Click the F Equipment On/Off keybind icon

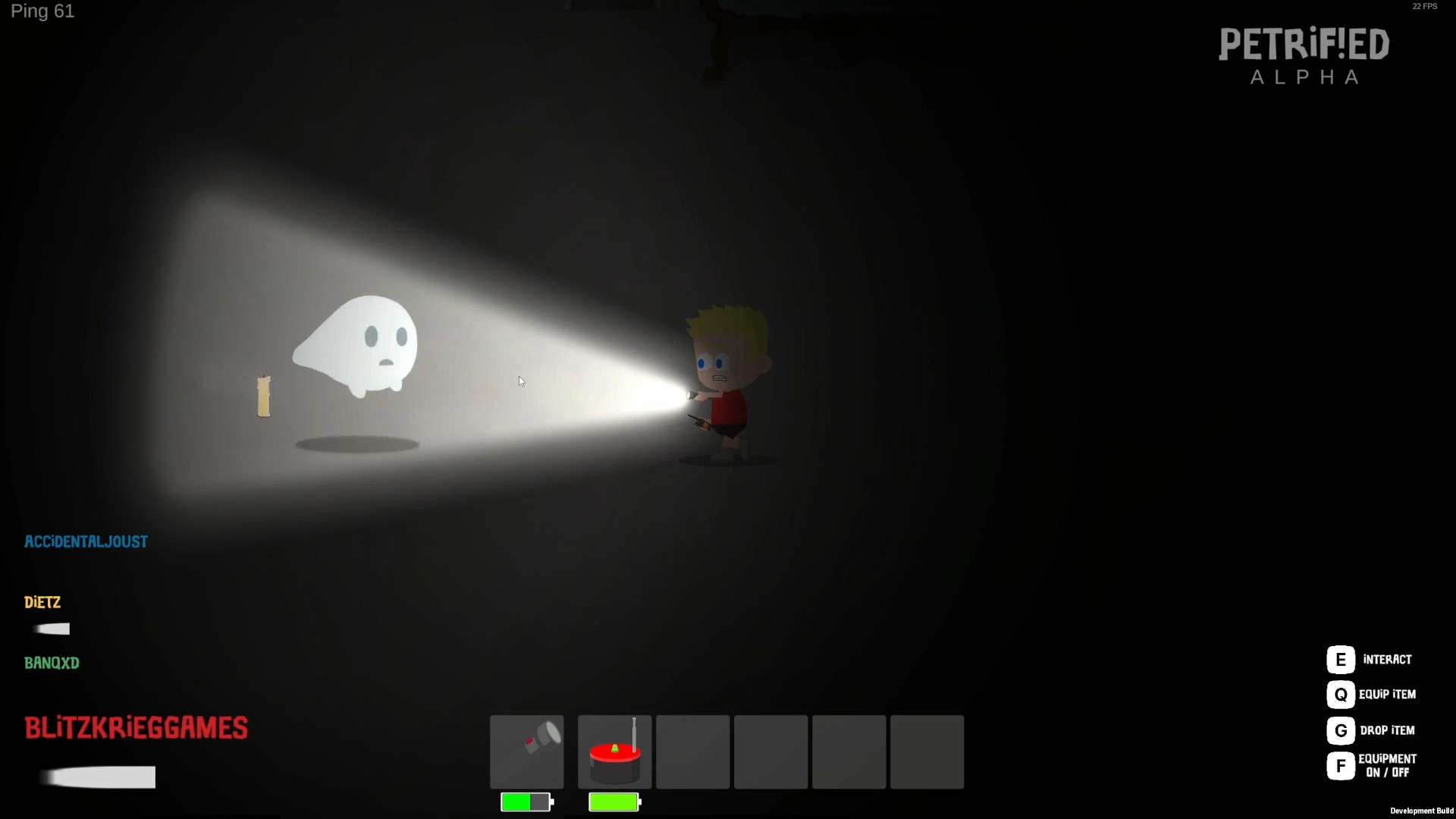(1341, 766)
